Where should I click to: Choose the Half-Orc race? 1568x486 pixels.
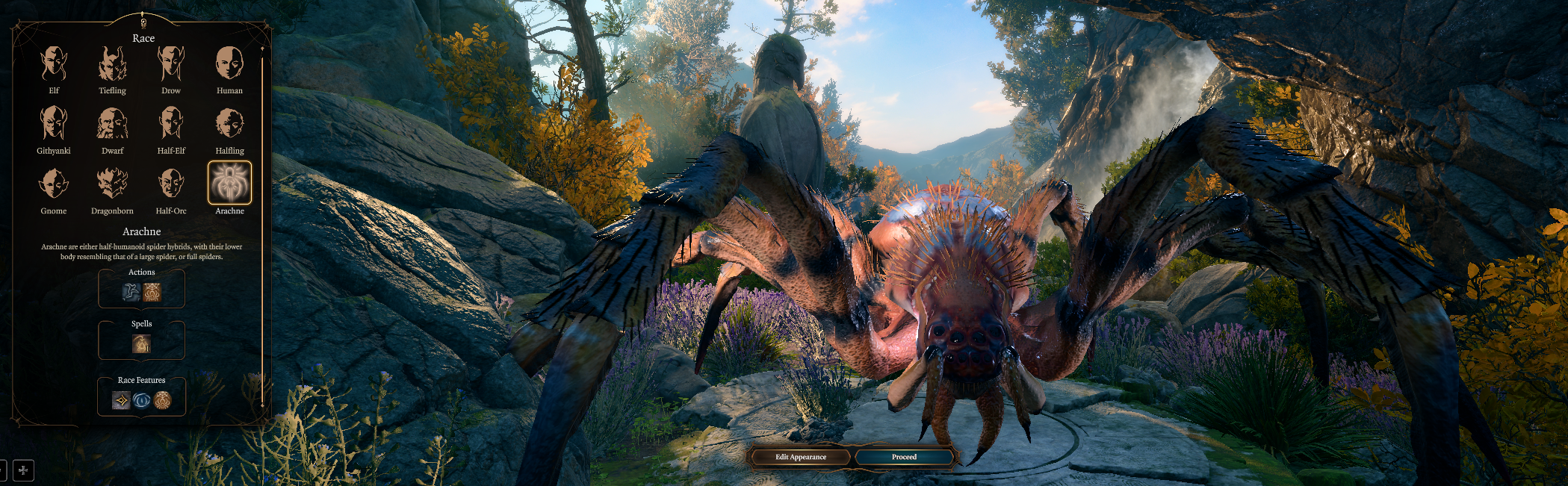point(171,184)
